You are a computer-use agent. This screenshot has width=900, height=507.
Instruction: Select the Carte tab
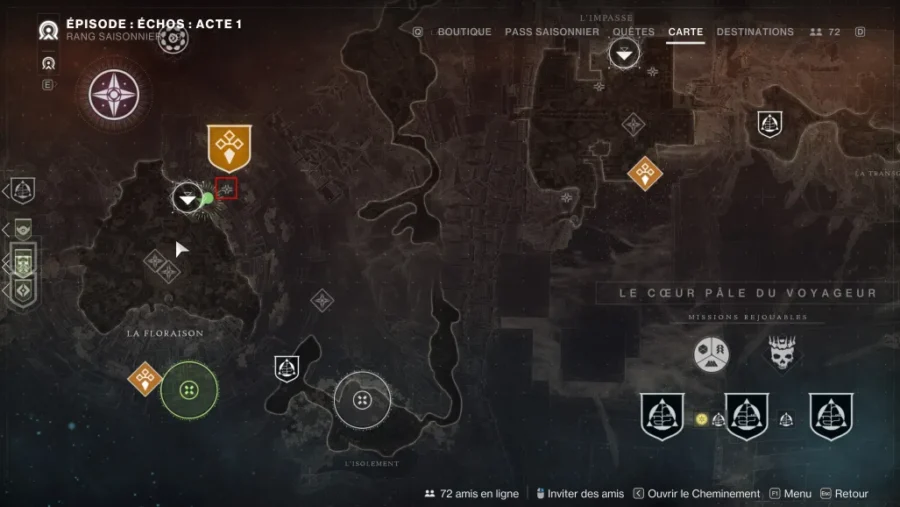point(686,32)
